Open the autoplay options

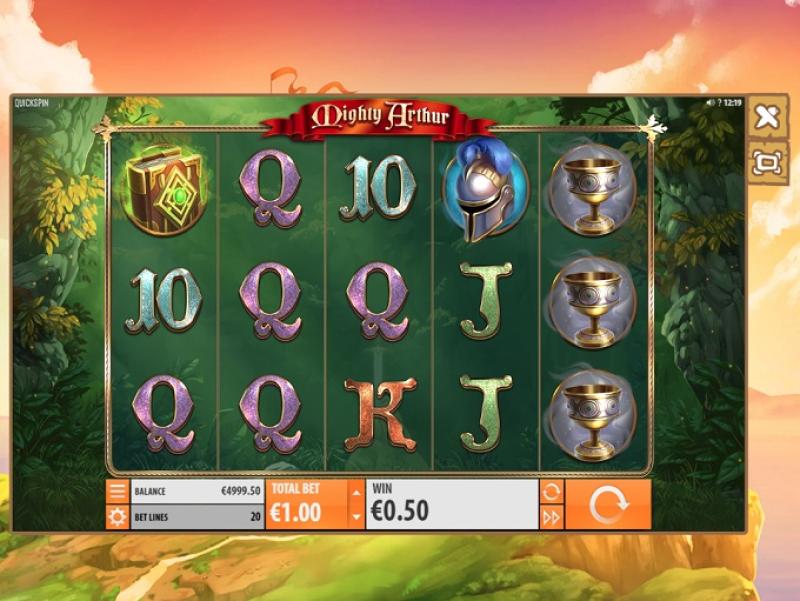551,492
